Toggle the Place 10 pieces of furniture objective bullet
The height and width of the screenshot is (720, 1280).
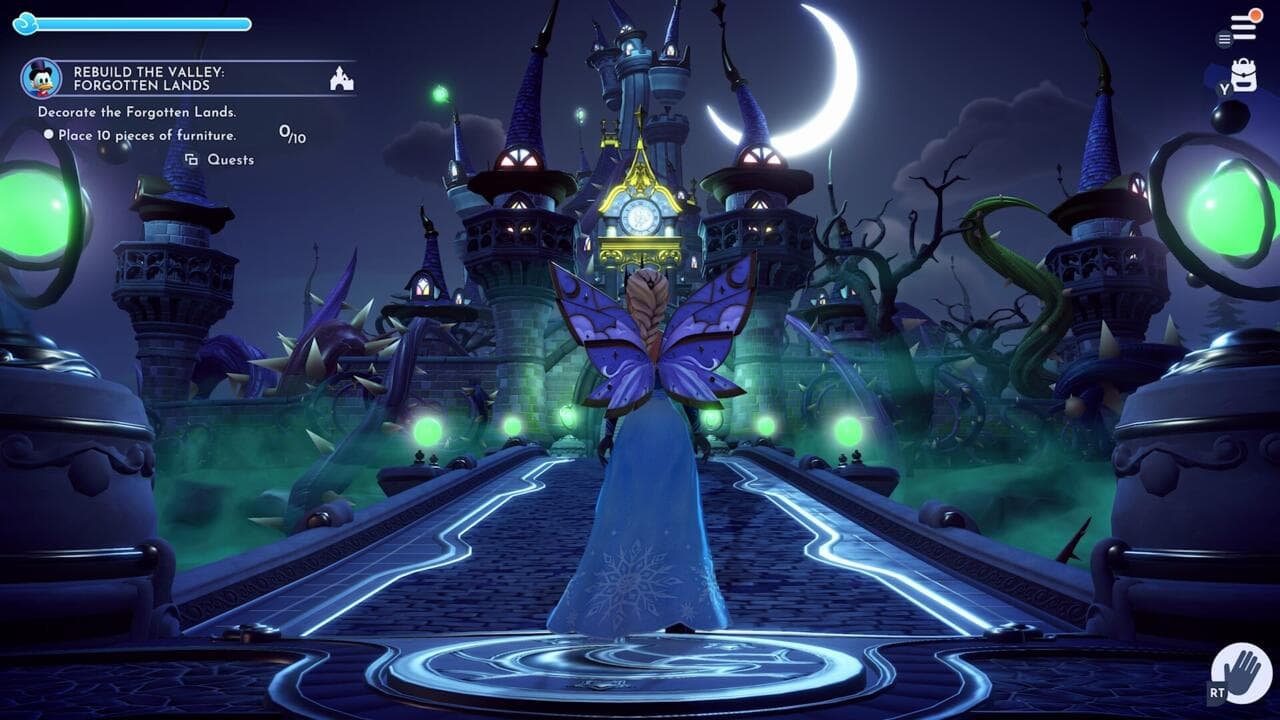49,134
